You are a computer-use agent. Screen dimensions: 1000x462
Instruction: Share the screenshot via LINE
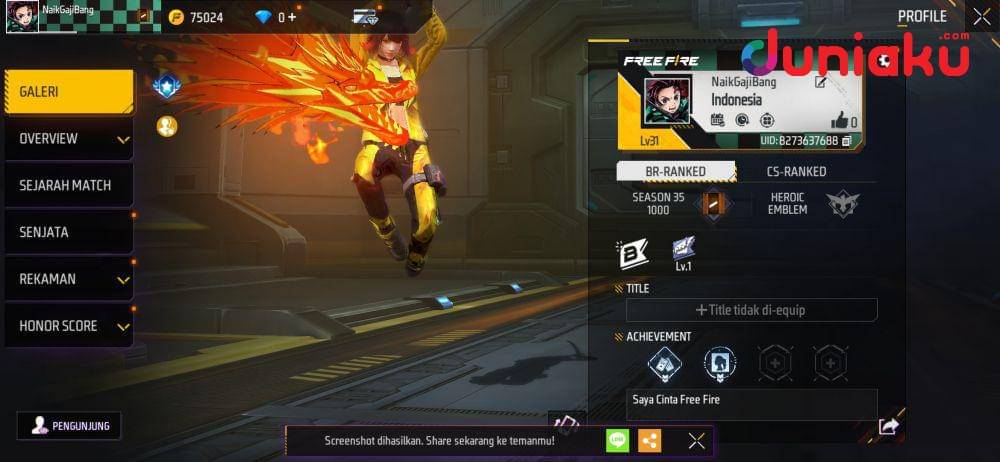618,440
